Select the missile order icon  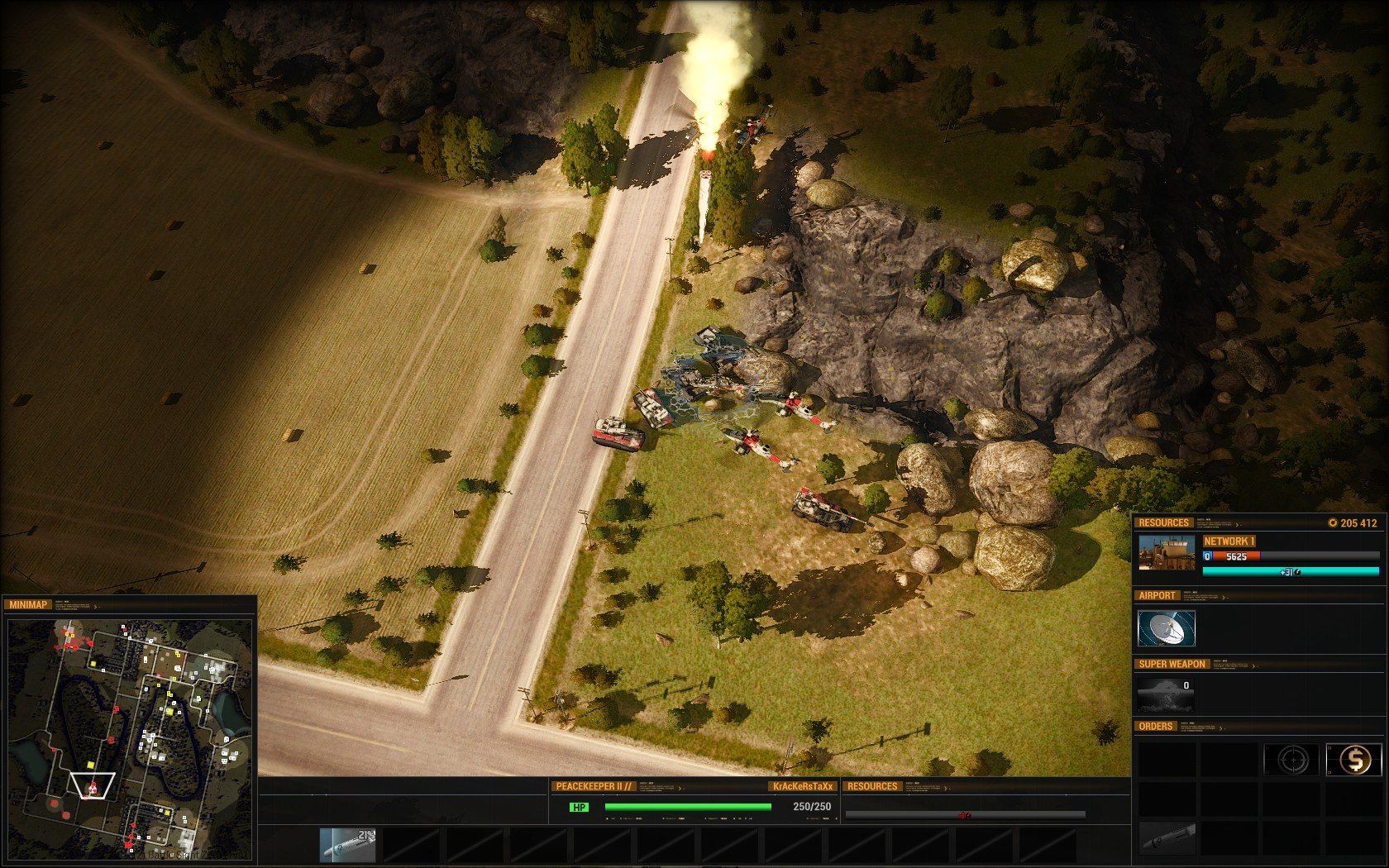[1166, 838]
